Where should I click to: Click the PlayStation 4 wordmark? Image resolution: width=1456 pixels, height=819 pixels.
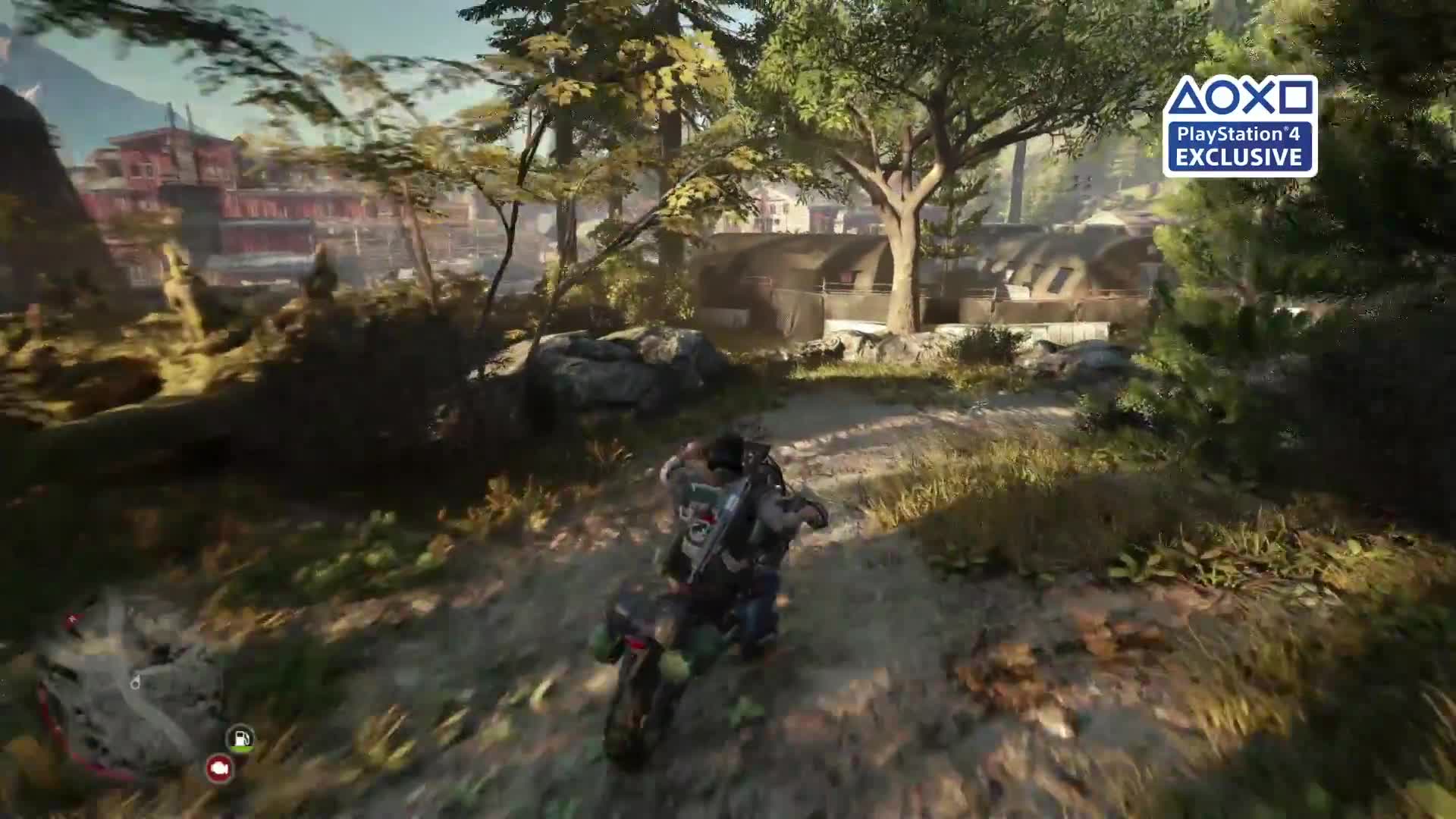[x=1240, y=134]
